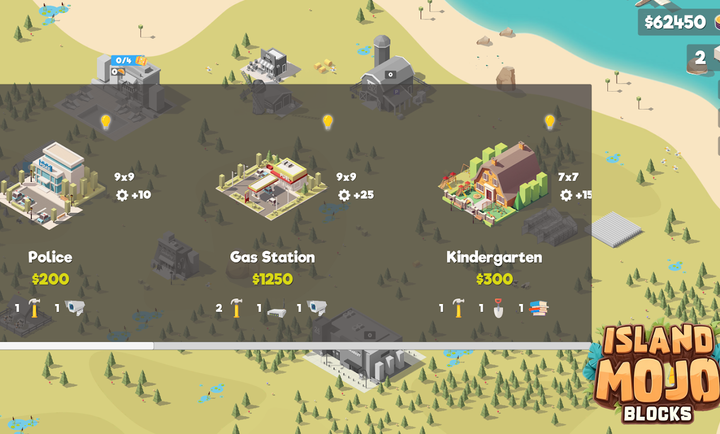The width and height of the screenshot is (720, 434).
Task: Open the lightbulb hint above Gas Station
Action: pyautogui.click(x=327, y=122)
